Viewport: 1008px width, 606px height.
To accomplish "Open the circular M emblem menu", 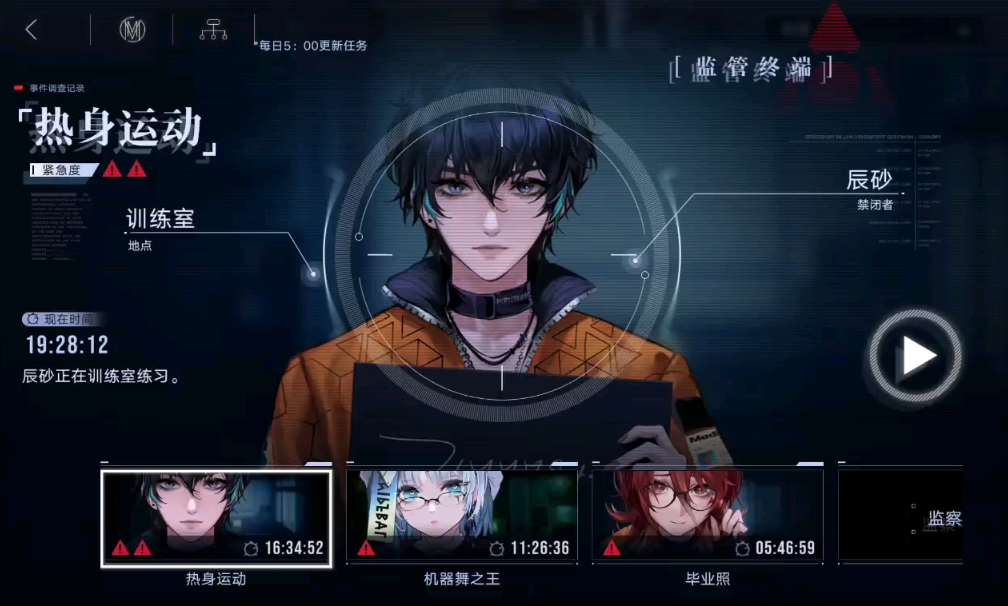I will tap(132, 30).
